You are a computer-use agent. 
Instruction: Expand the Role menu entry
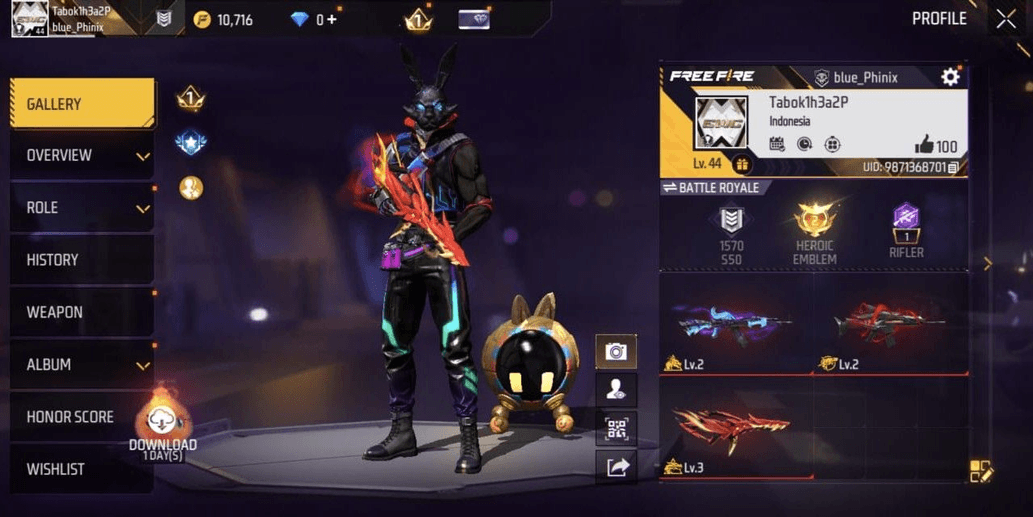click(x=82, y=208)
